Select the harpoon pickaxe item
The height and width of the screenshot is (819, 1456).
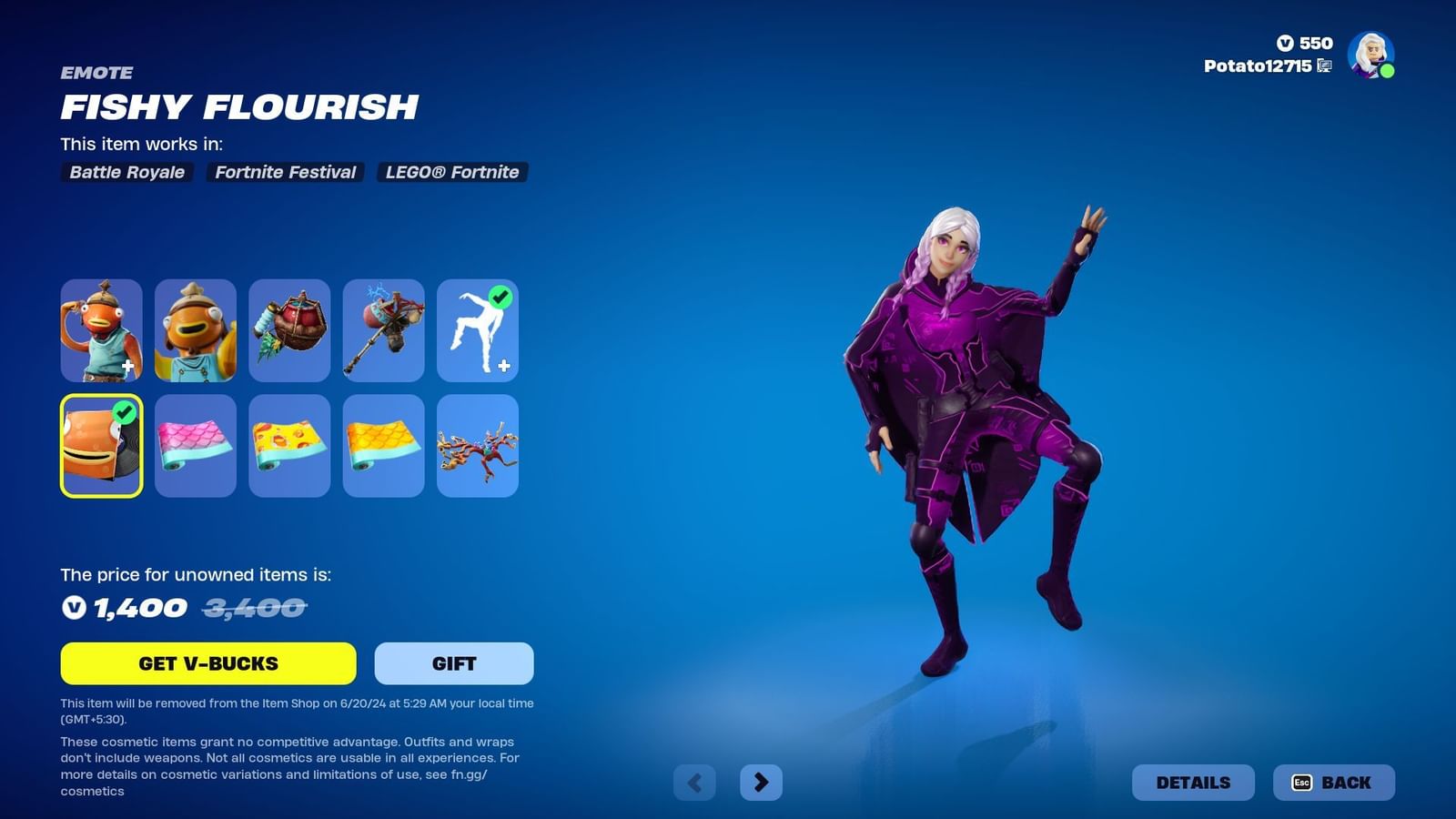tap(383, 330)
